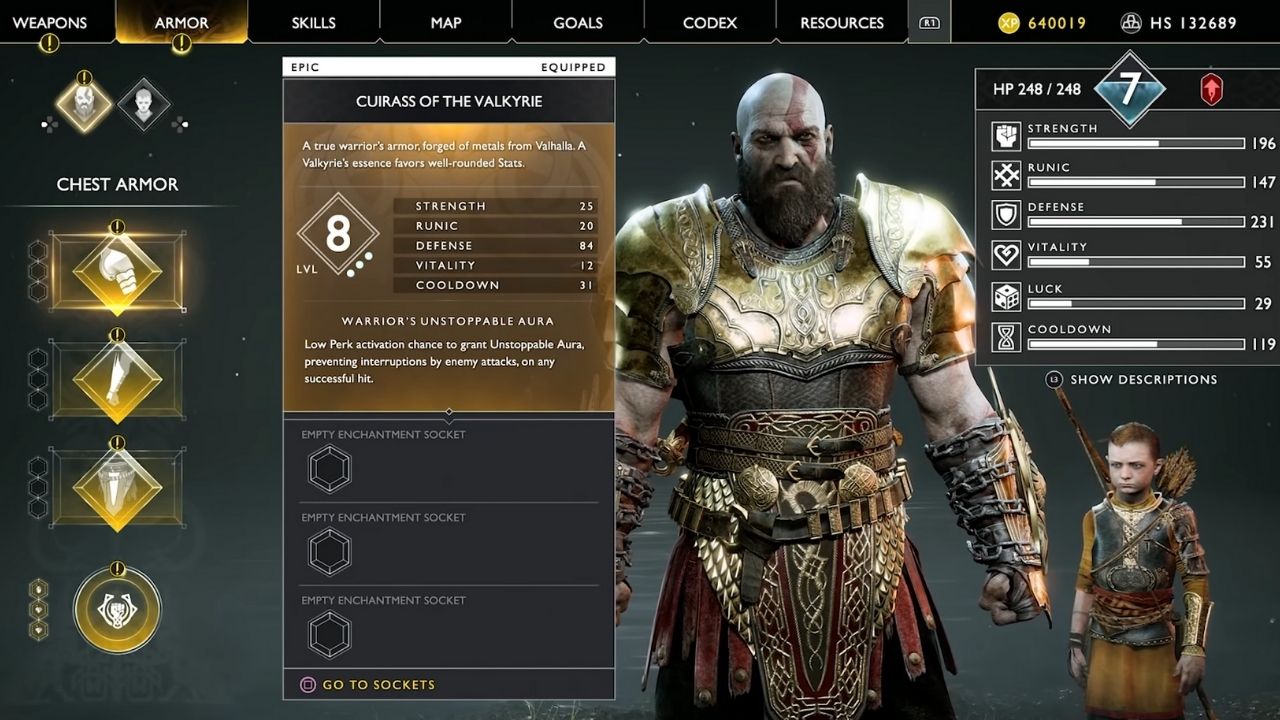
Task: View the Resources tab
Action: coord(842,22)
